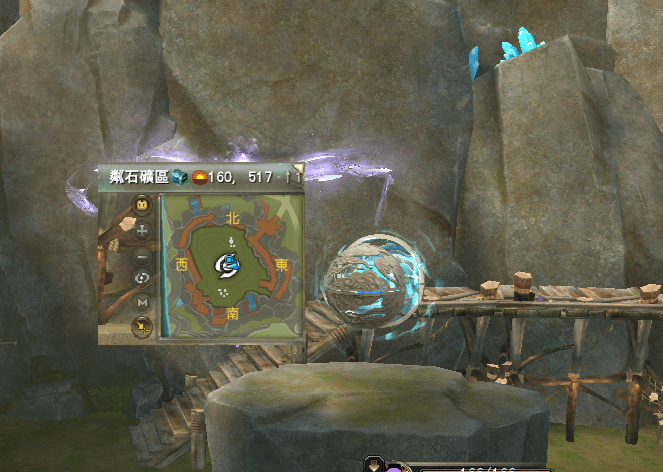Click the yellow arrow button under the M button

click(x=142, y=325)
